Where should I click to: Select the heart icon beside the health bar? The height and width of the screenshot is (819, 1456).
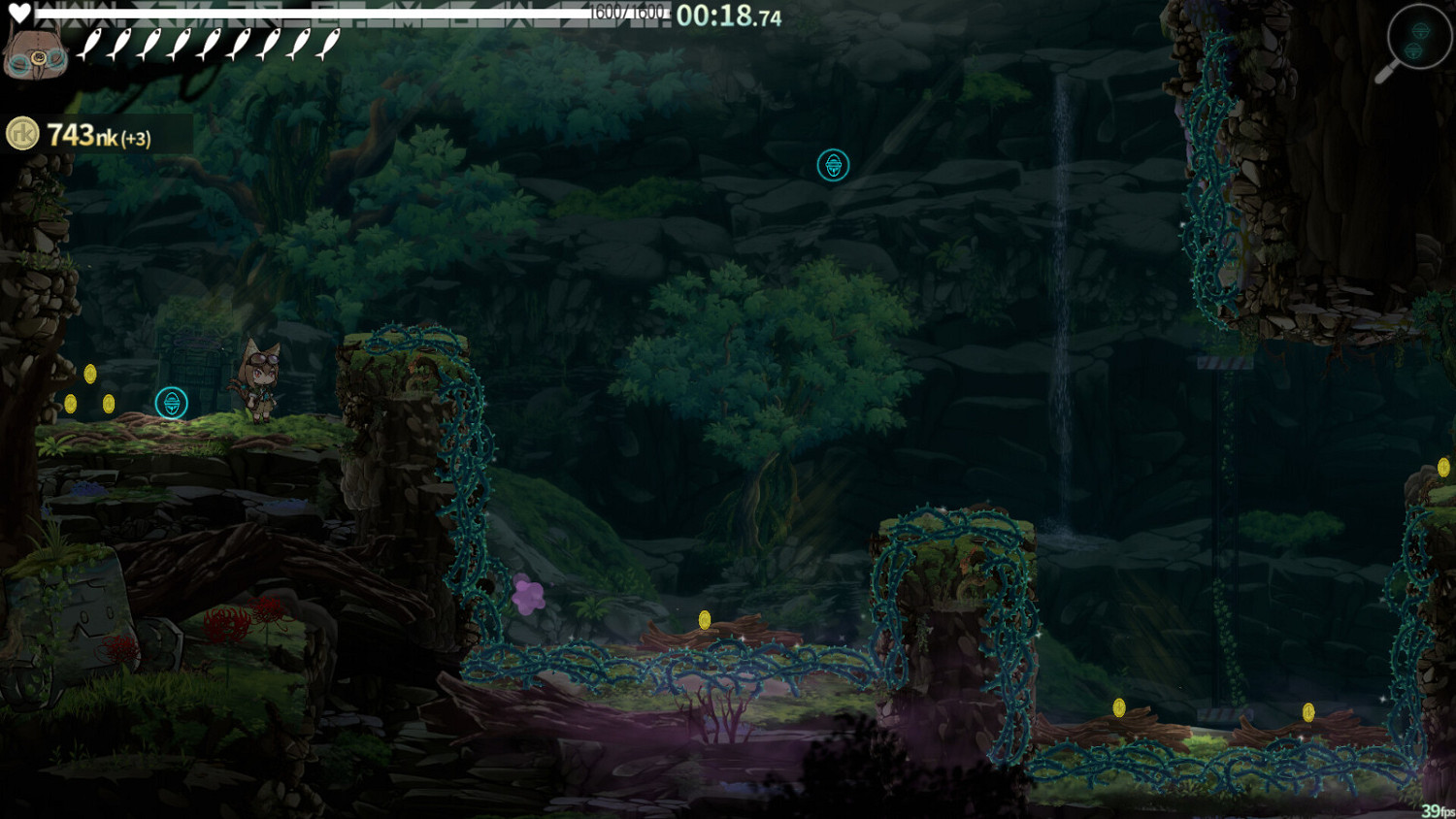19,13
